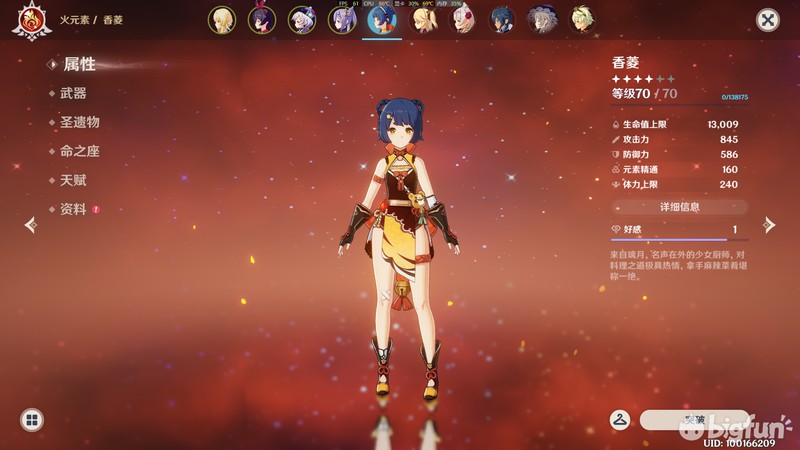Show the 命之座 (Constellation) page
Viewport: 800px width, 450px height.
80,151
